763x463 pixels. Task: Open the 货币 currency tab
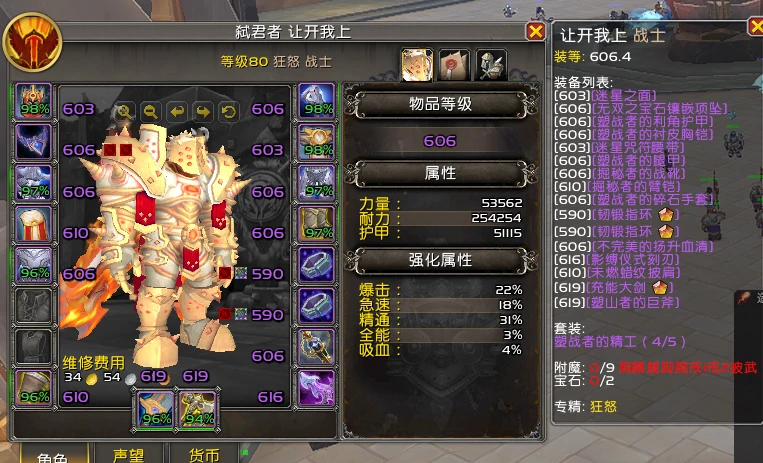point(205,455)
